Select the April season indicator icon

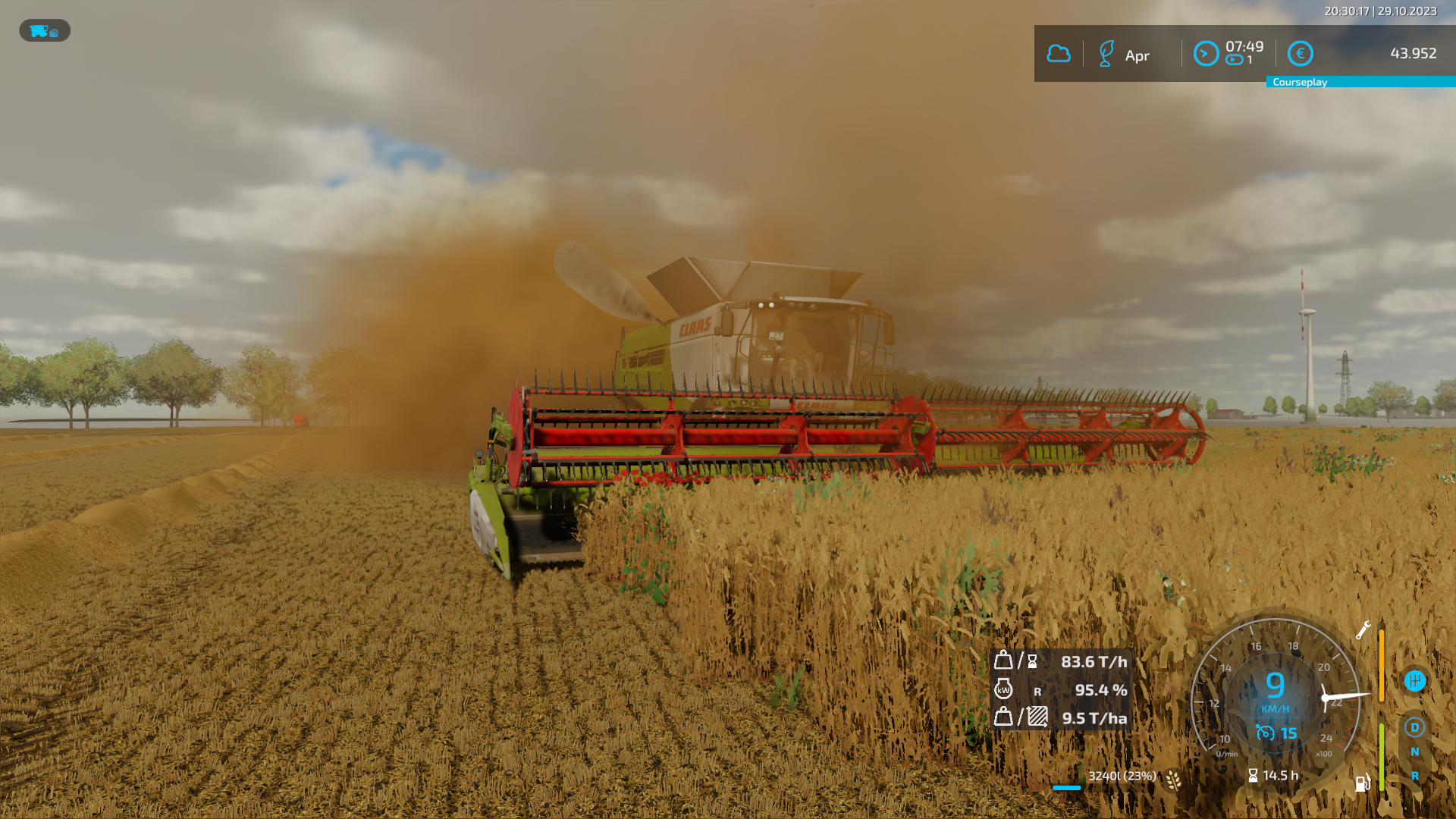pyautogui.click(x=1106, y=54)
